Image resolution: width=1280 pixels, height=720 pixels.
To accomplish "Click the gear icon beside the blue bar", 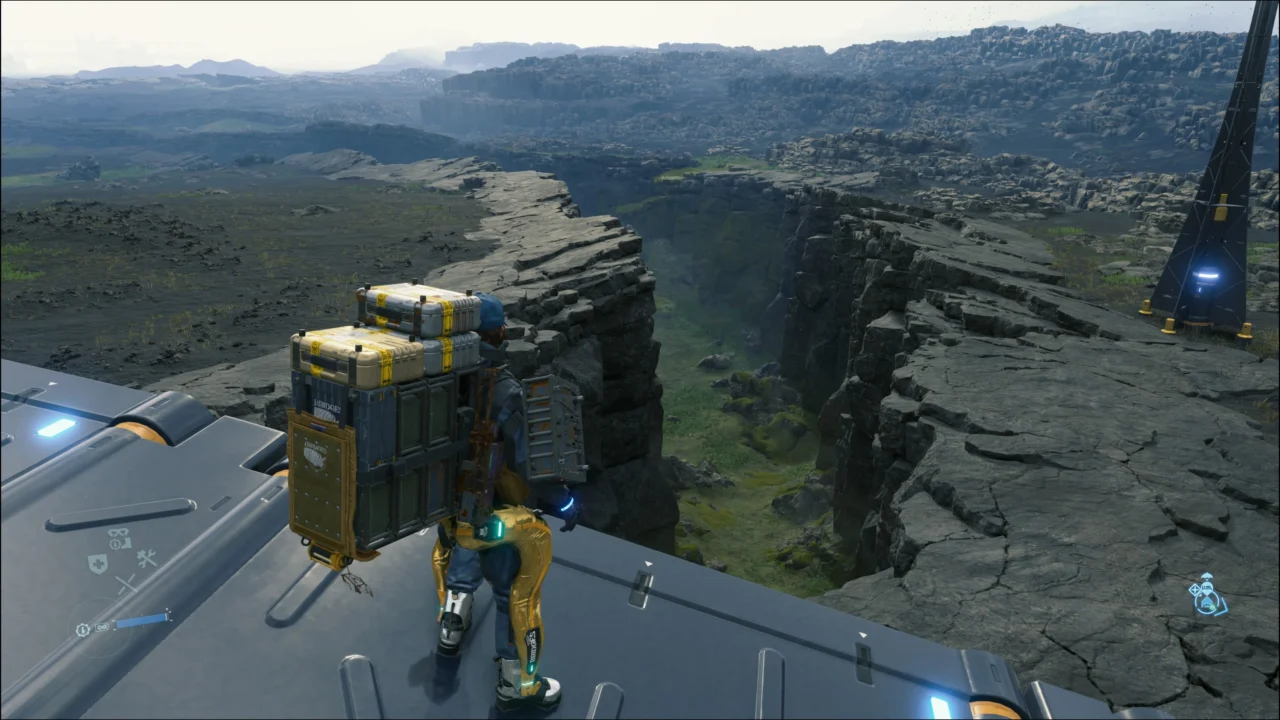I will [x=83, y=630].
